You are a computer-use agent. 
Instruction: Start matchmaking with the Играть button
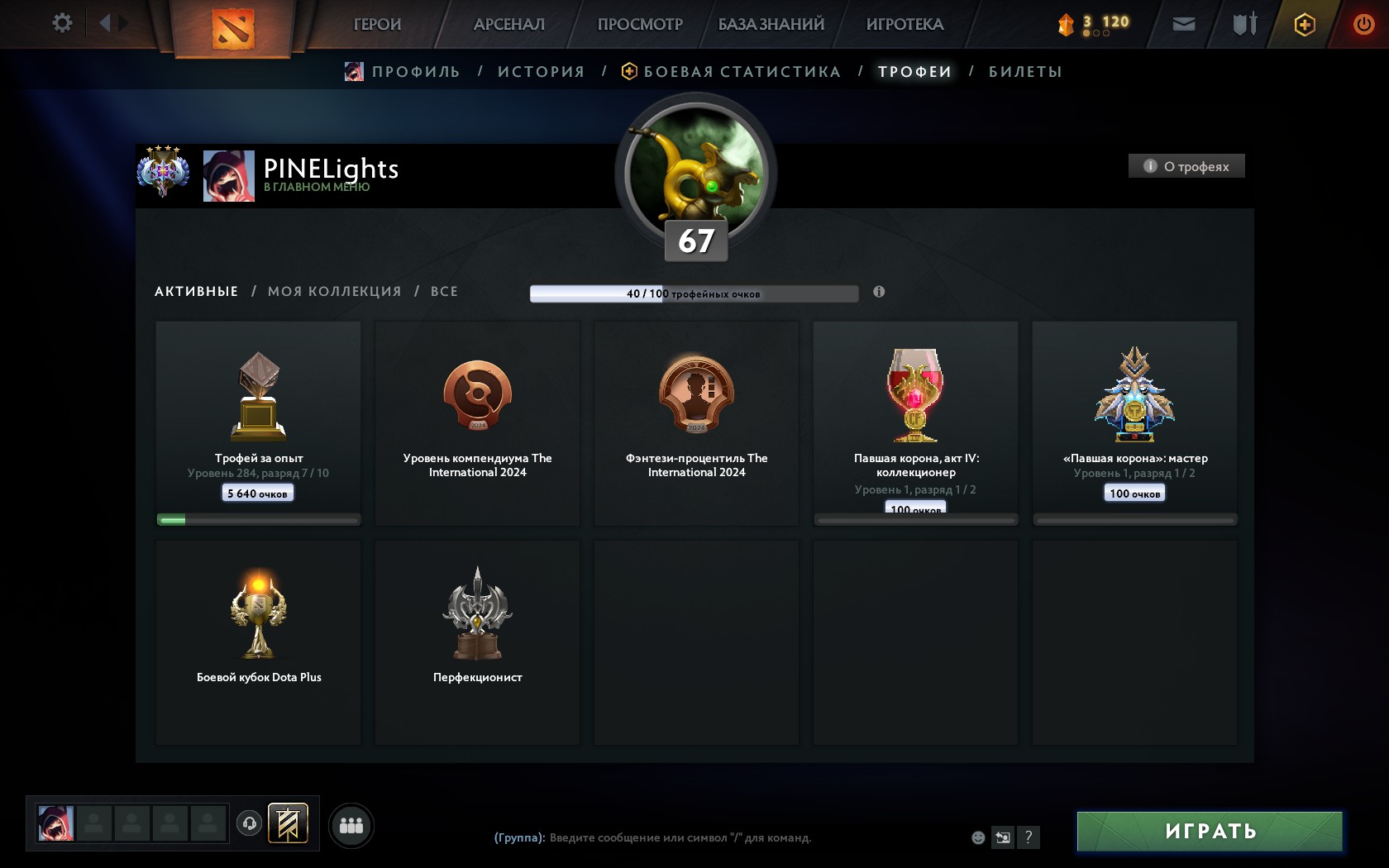tap(1210, 831)
